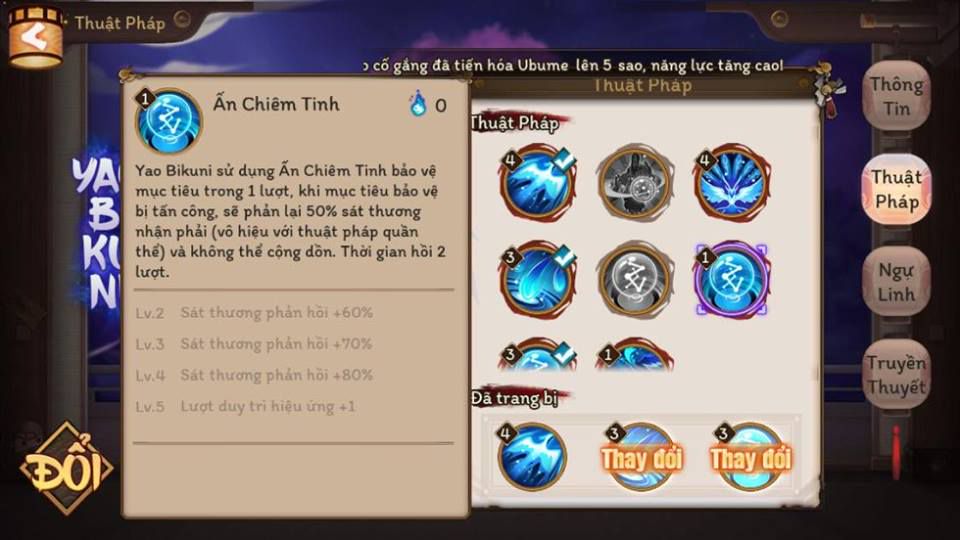
Task: Go back using the lantern arrow button
Action: click(36, 37)
